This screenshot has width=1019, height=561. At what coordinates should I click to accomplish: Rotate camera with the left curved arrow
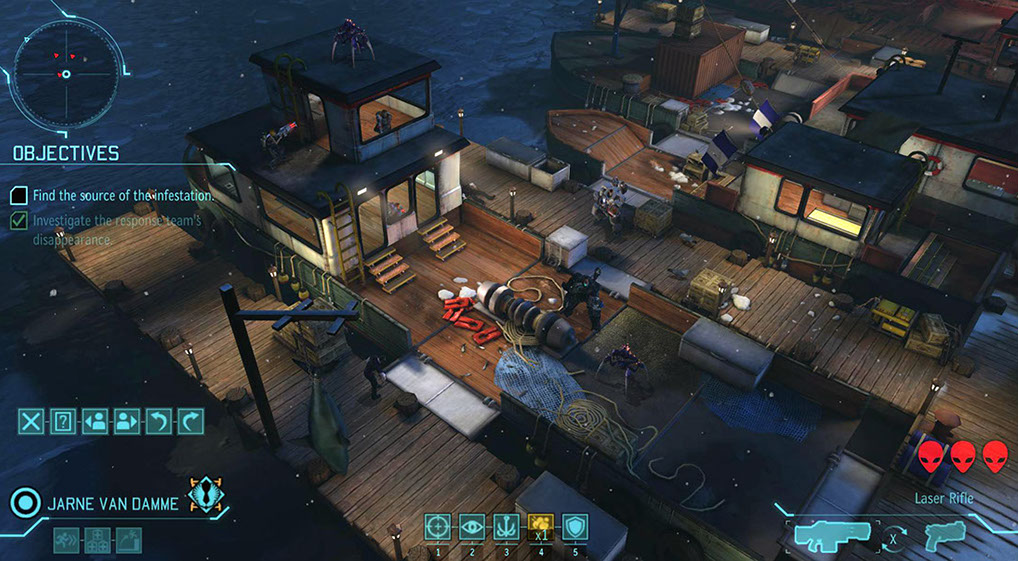tap(158, 421)
